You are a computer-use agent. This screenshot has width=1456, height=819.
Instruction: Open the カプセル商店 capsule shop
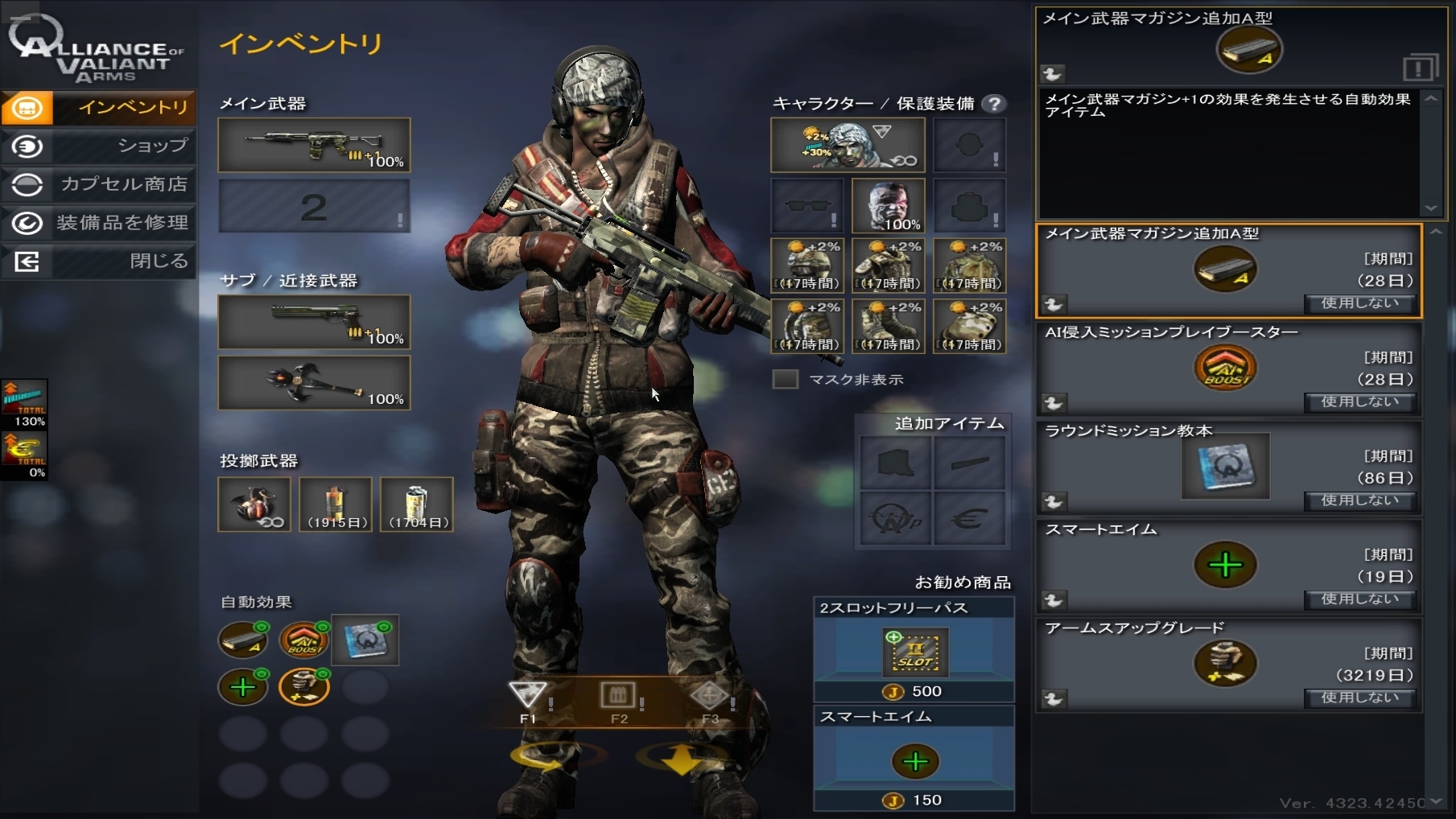click(x=98, y=184)
